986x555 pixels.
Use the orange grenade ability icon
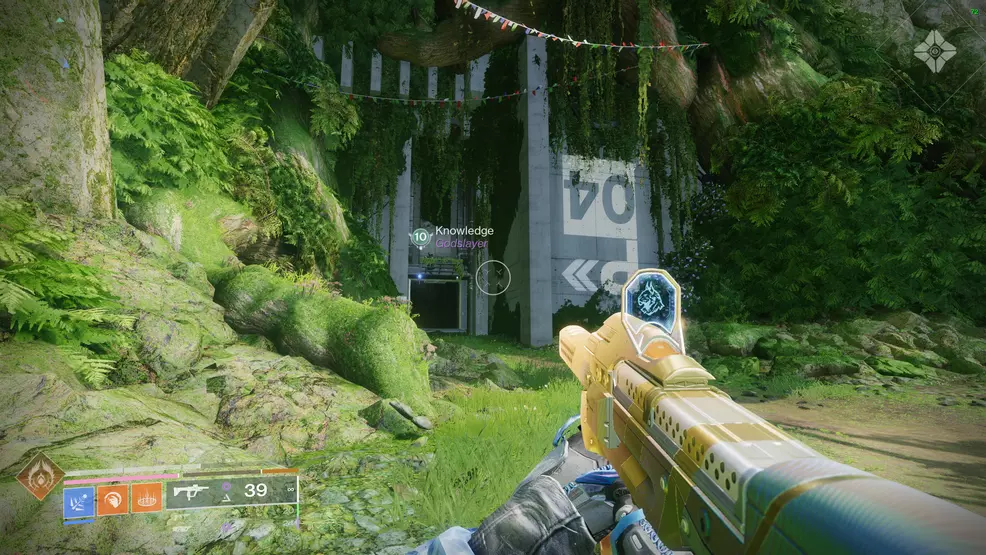tap(146, 498)
